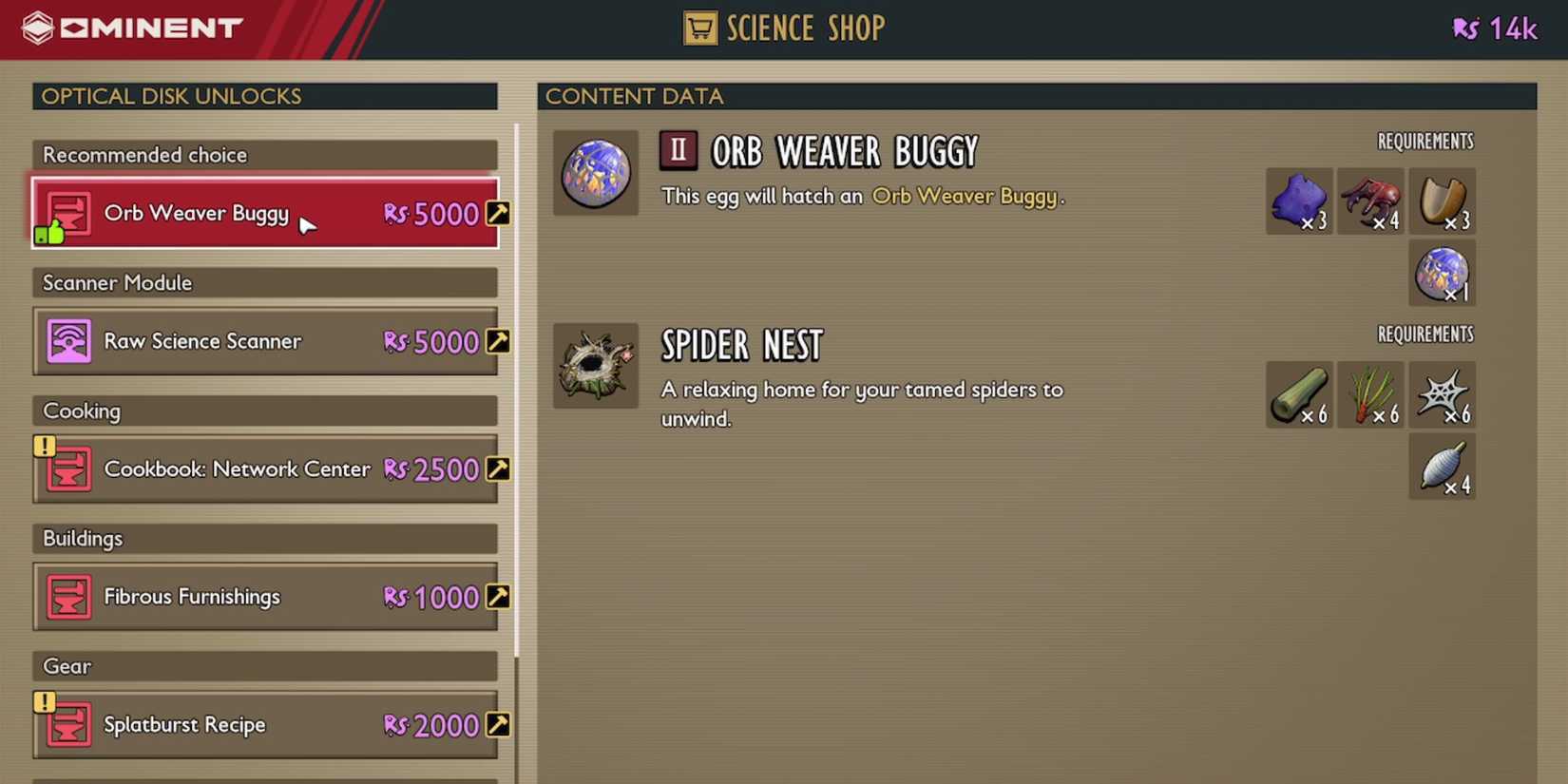The width and height of the screenshot is (1568, 784).
Task: Select the grass plank requirement icon
Action: 1299,394
